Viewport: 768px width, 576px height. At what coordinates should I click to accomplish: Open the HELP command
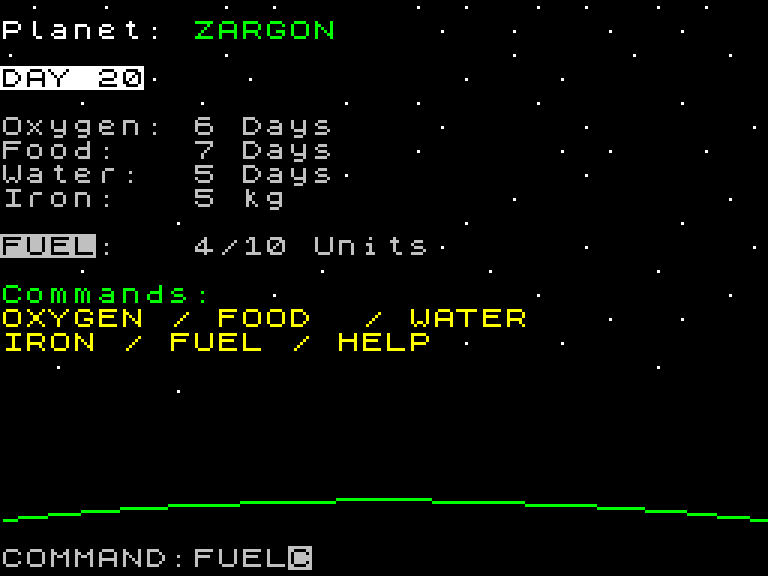point(384,343)
